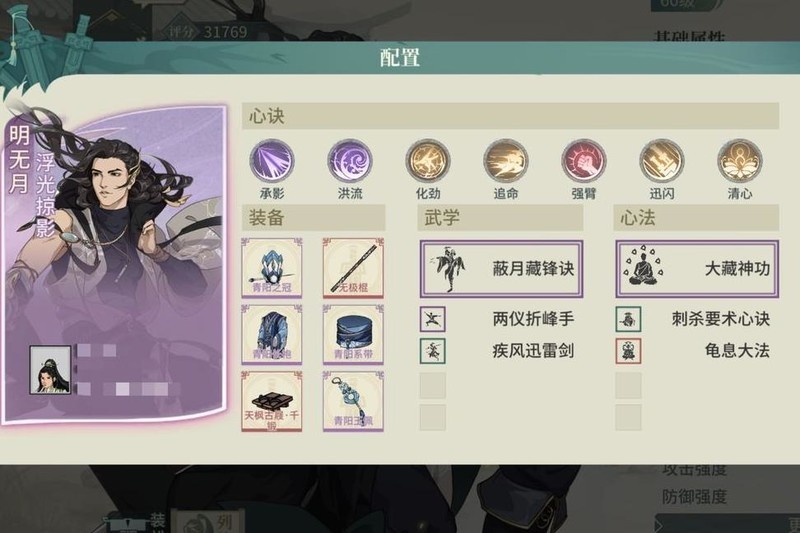Inspect the blue robe armor slot
The image size is (800, 533).
(272, 334)
